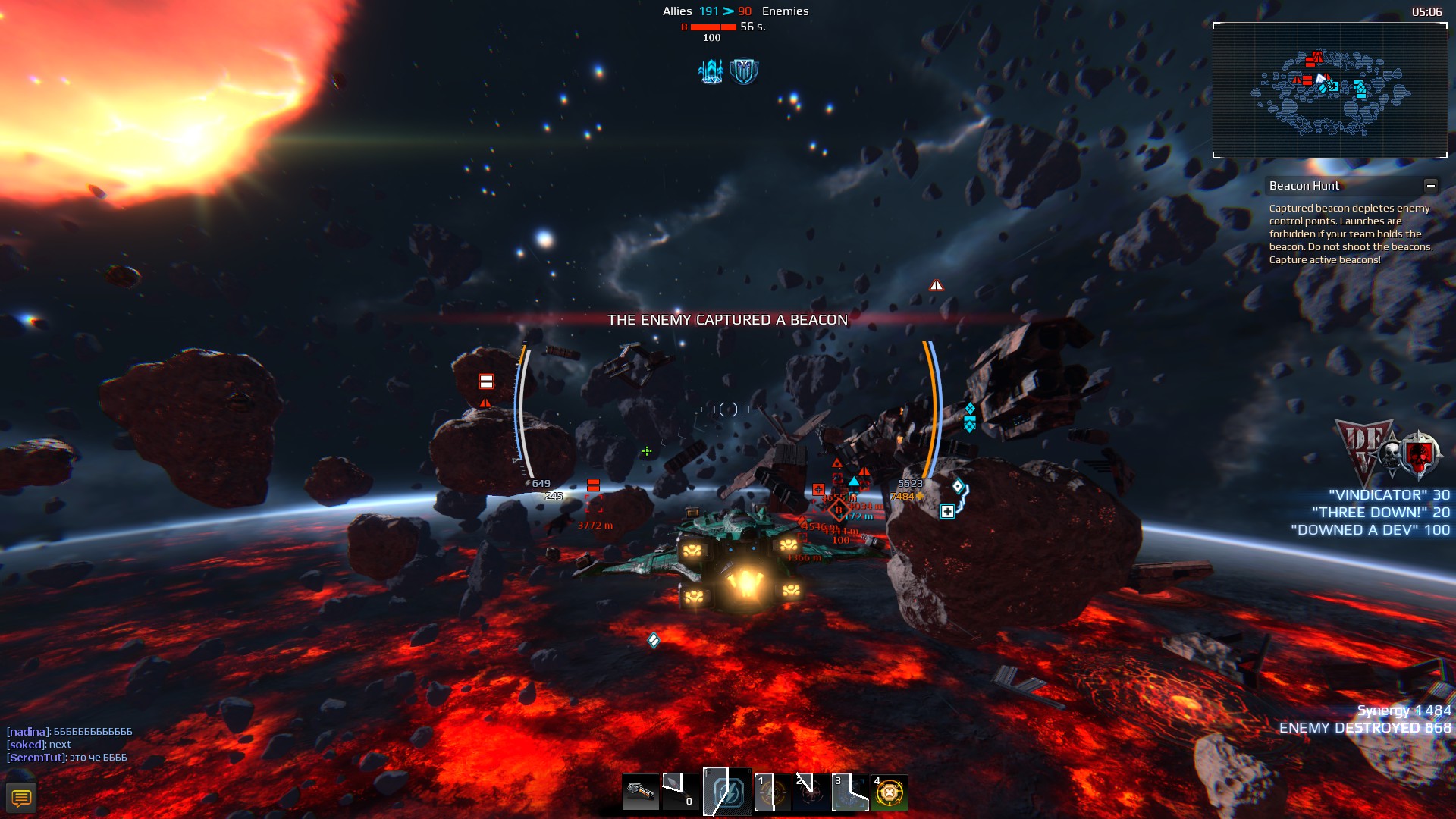Activate the lightning bolt special module
Viewport: 1456px width, 819px height.
726,793
